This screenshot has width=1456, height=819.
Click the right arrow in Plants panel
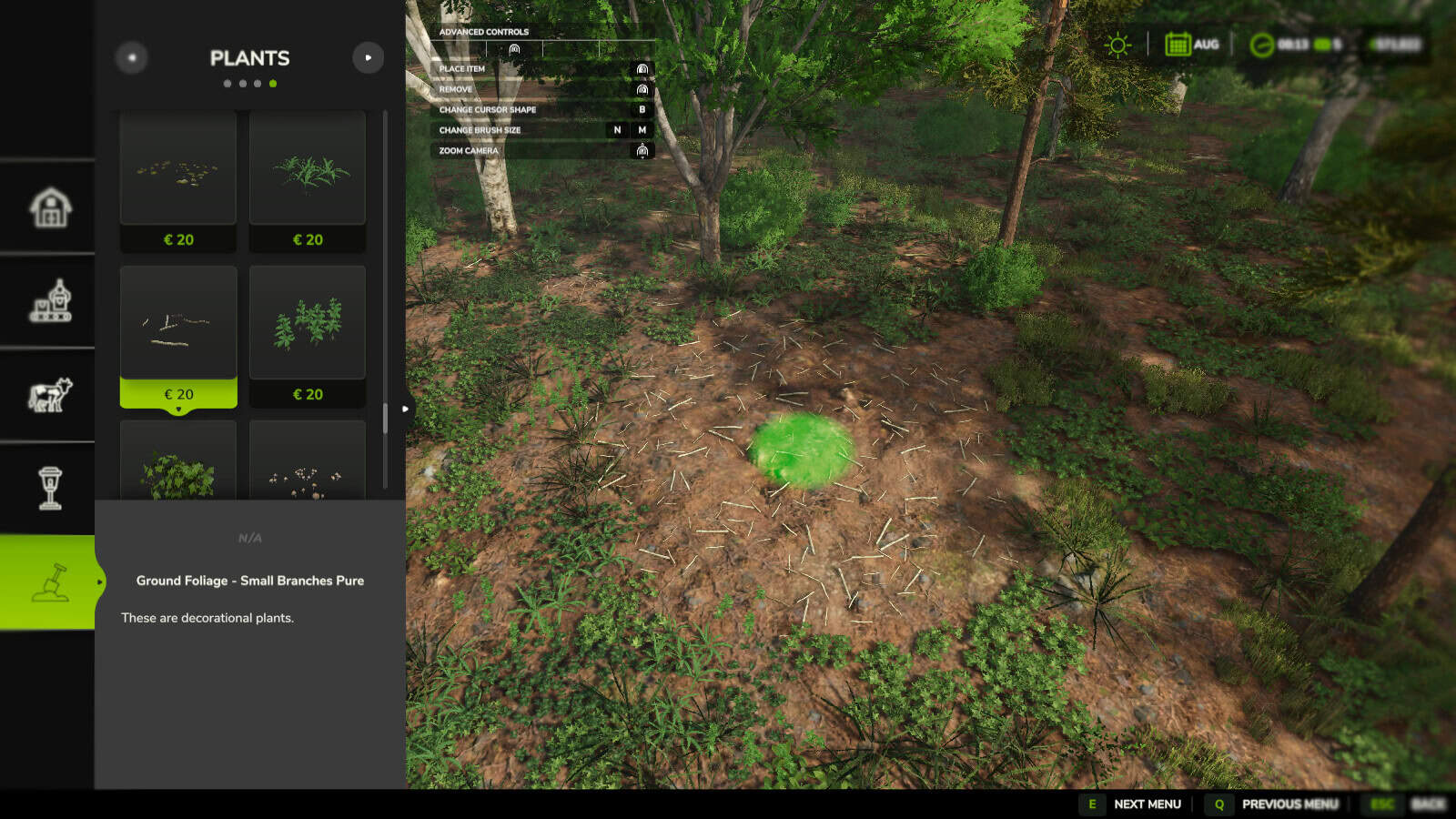(x=369, y=57)
